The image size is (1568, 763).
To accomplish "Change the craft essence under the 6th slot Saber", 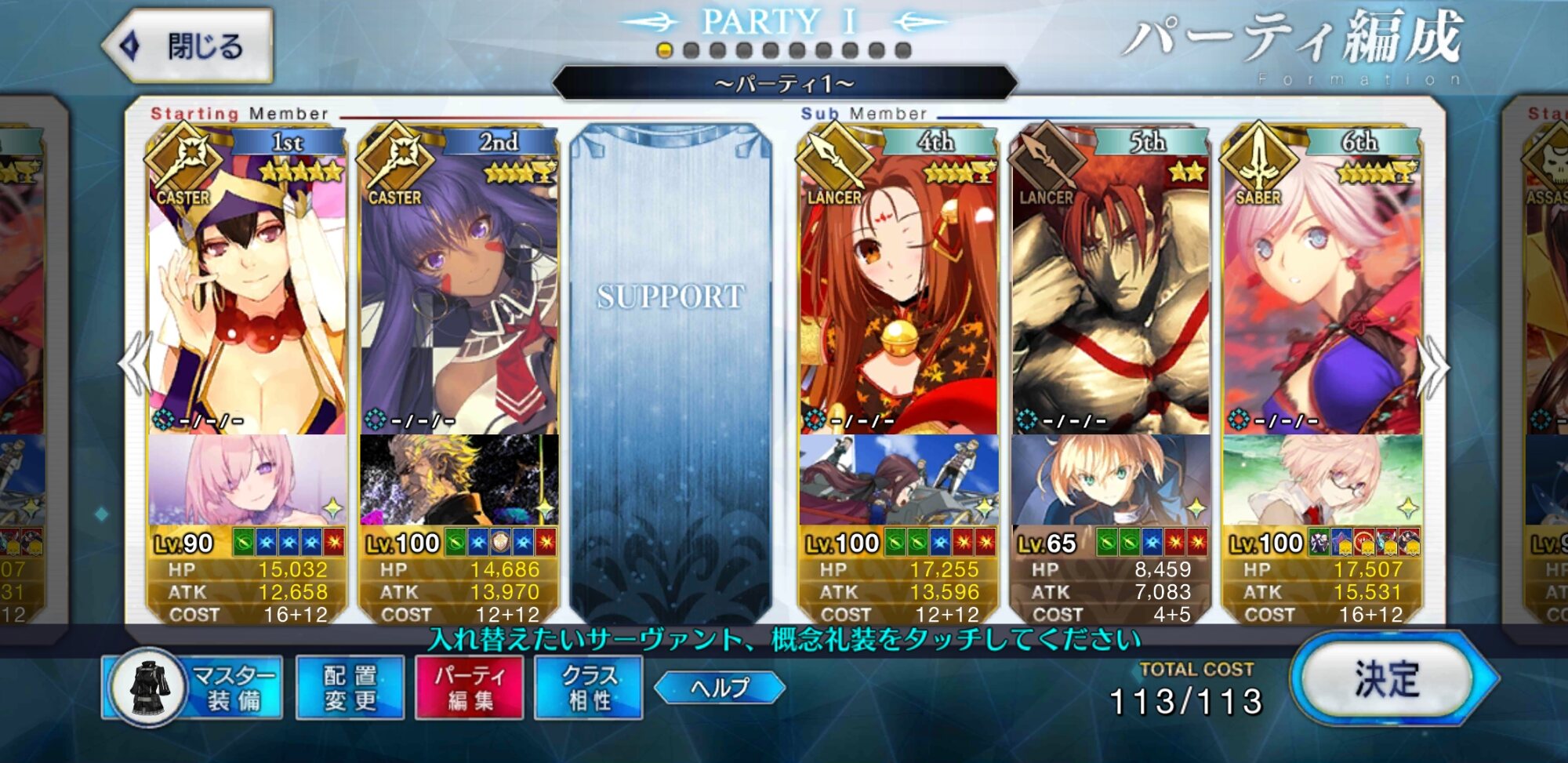I will [x=1322, y=480].
